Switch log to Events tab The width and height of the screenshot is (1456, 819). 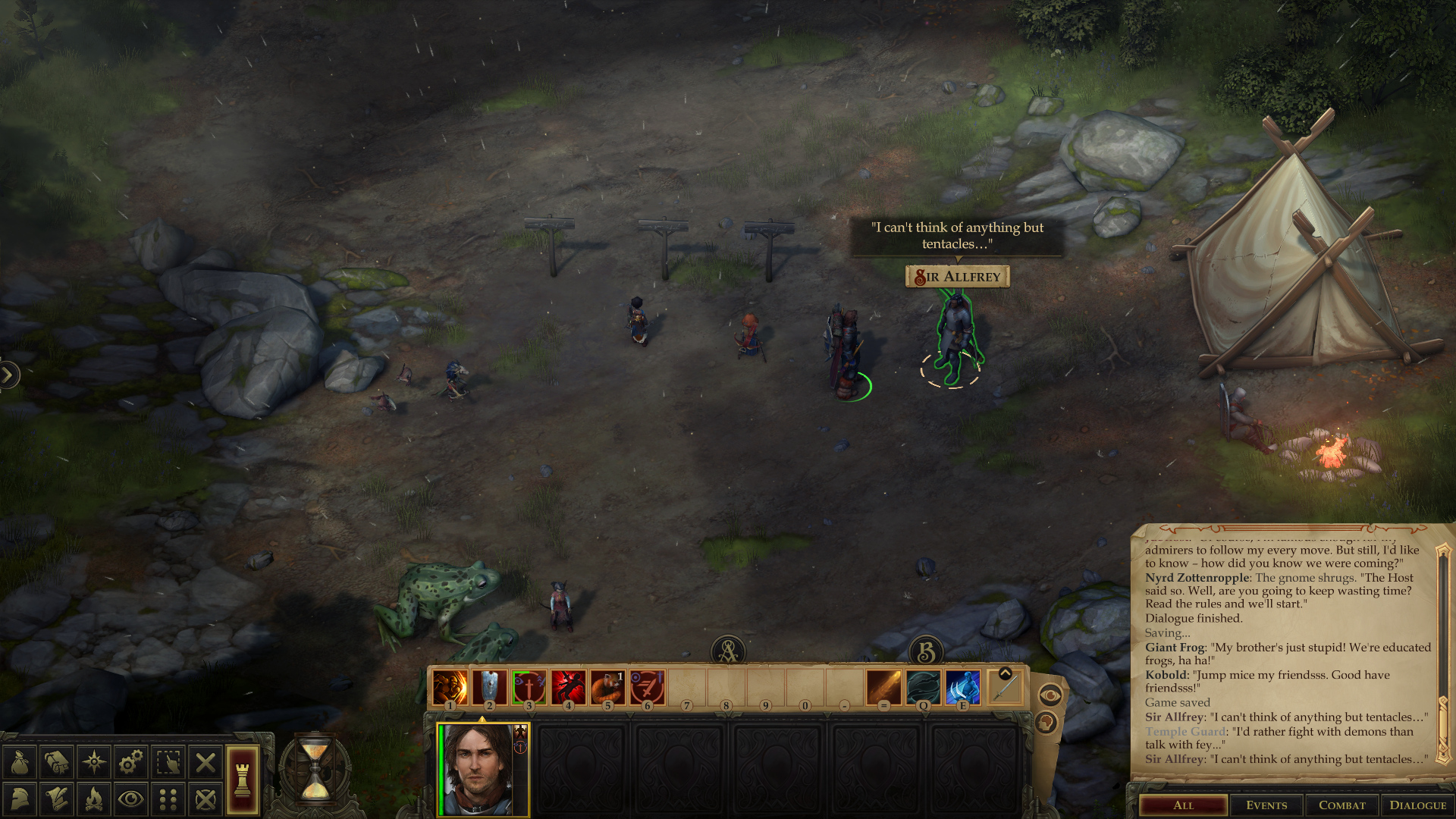(1266, 805)
